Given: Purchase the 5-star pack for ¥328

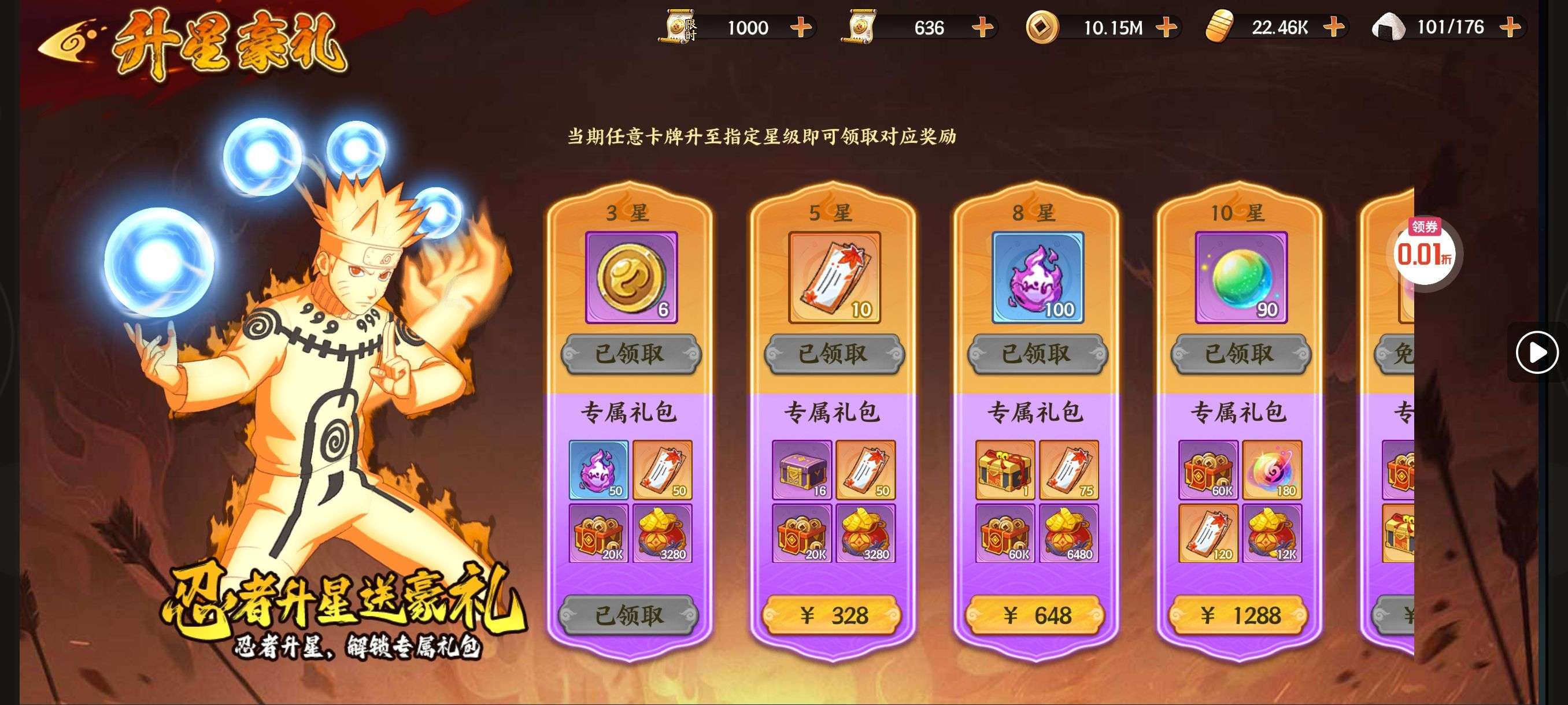Looking at the screenshot, I should pyautogui.click(x=833, y=615).
